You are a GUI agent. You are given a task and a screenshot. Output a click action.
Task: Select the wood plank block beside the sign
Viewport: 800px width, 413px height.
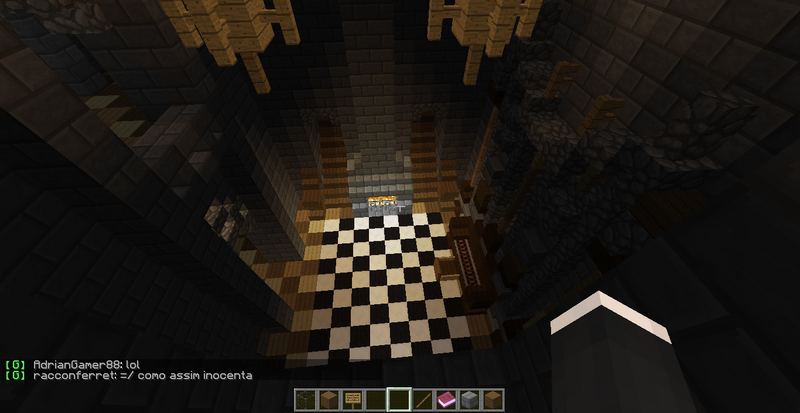click(x=330, y=400)
